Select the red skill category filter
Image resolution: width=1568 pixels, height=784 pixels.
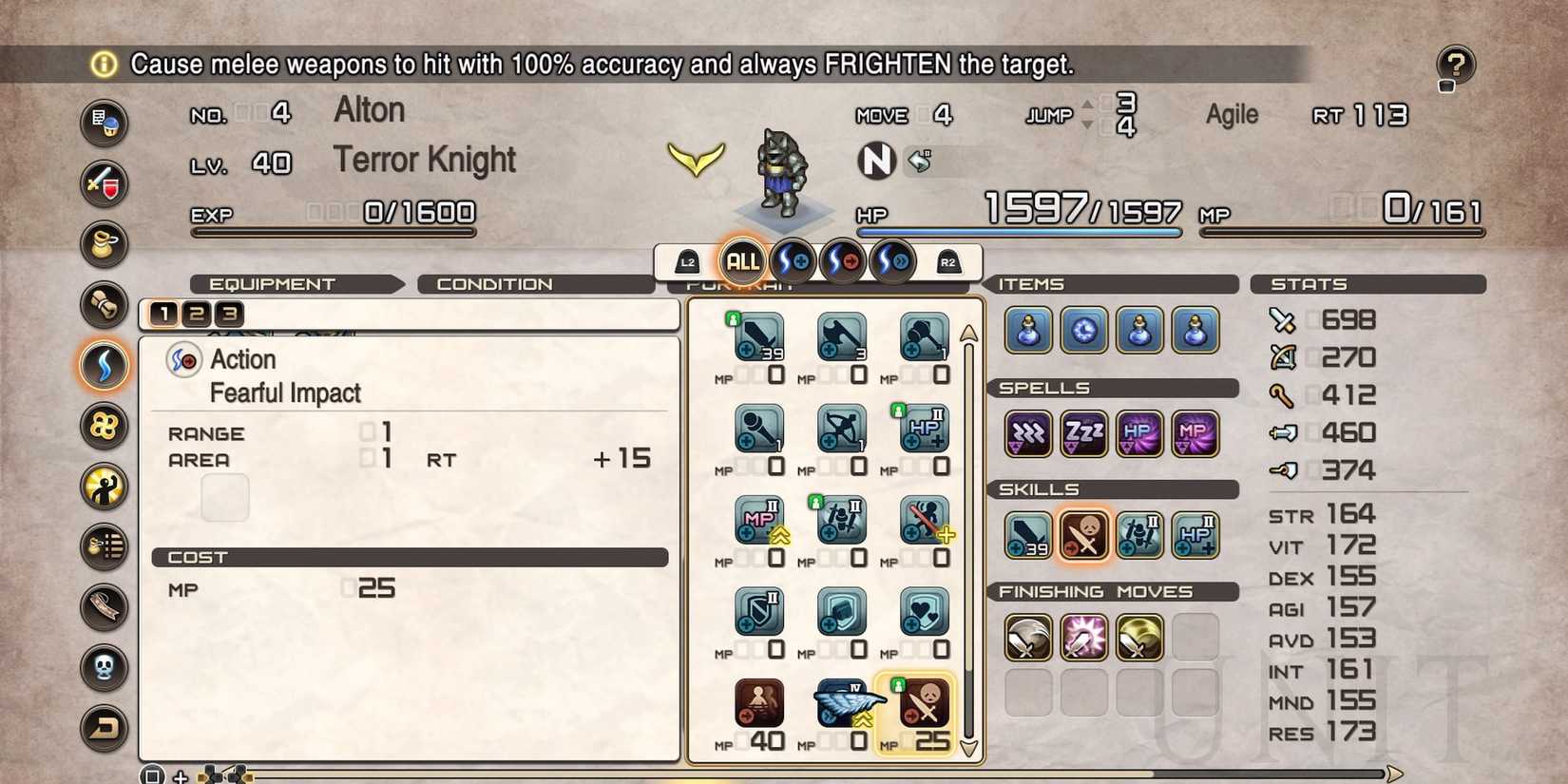[x=841, y=259]
